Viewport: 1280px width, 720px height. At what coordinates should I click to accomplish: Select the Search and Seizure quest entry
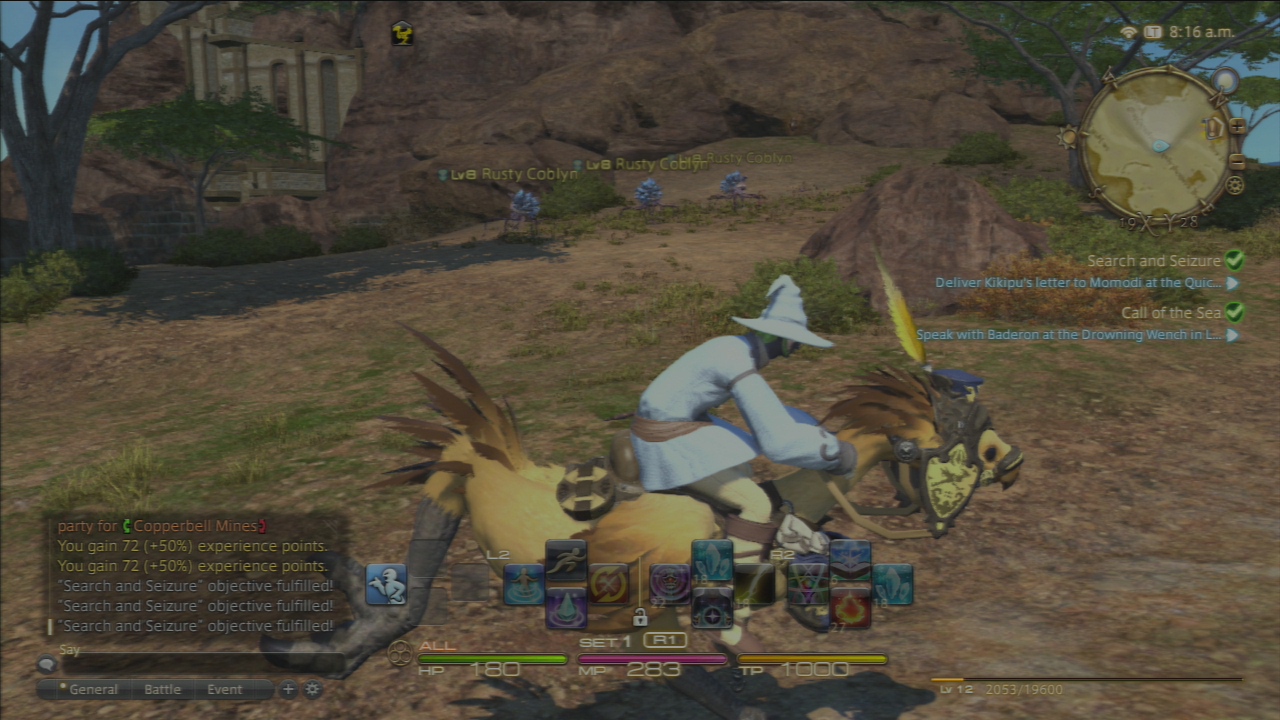click(x=1154, y=261)
